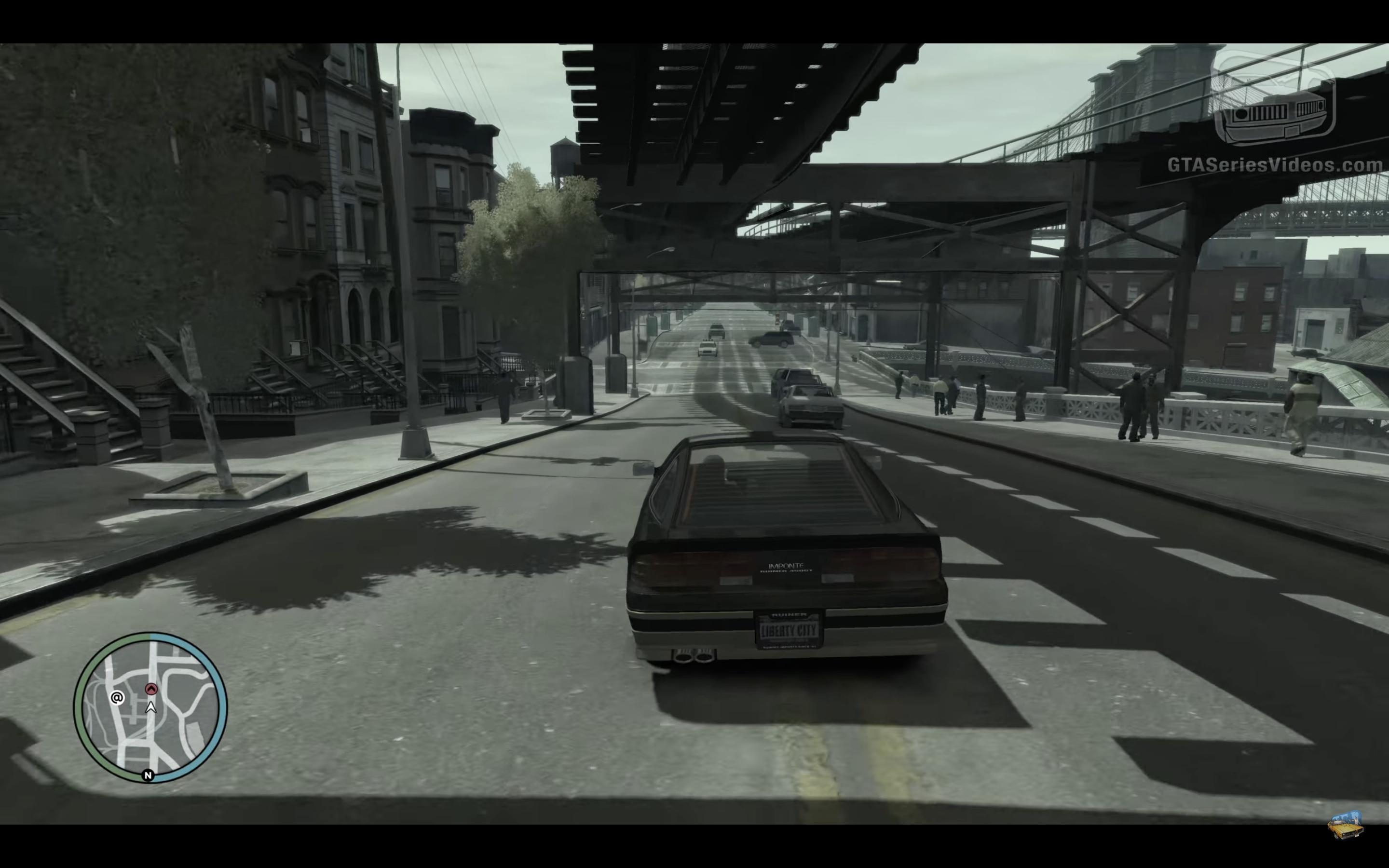Click the yellow taxi channel icon
This screenshot has width=1389, height=868.
coord(1346,825)
